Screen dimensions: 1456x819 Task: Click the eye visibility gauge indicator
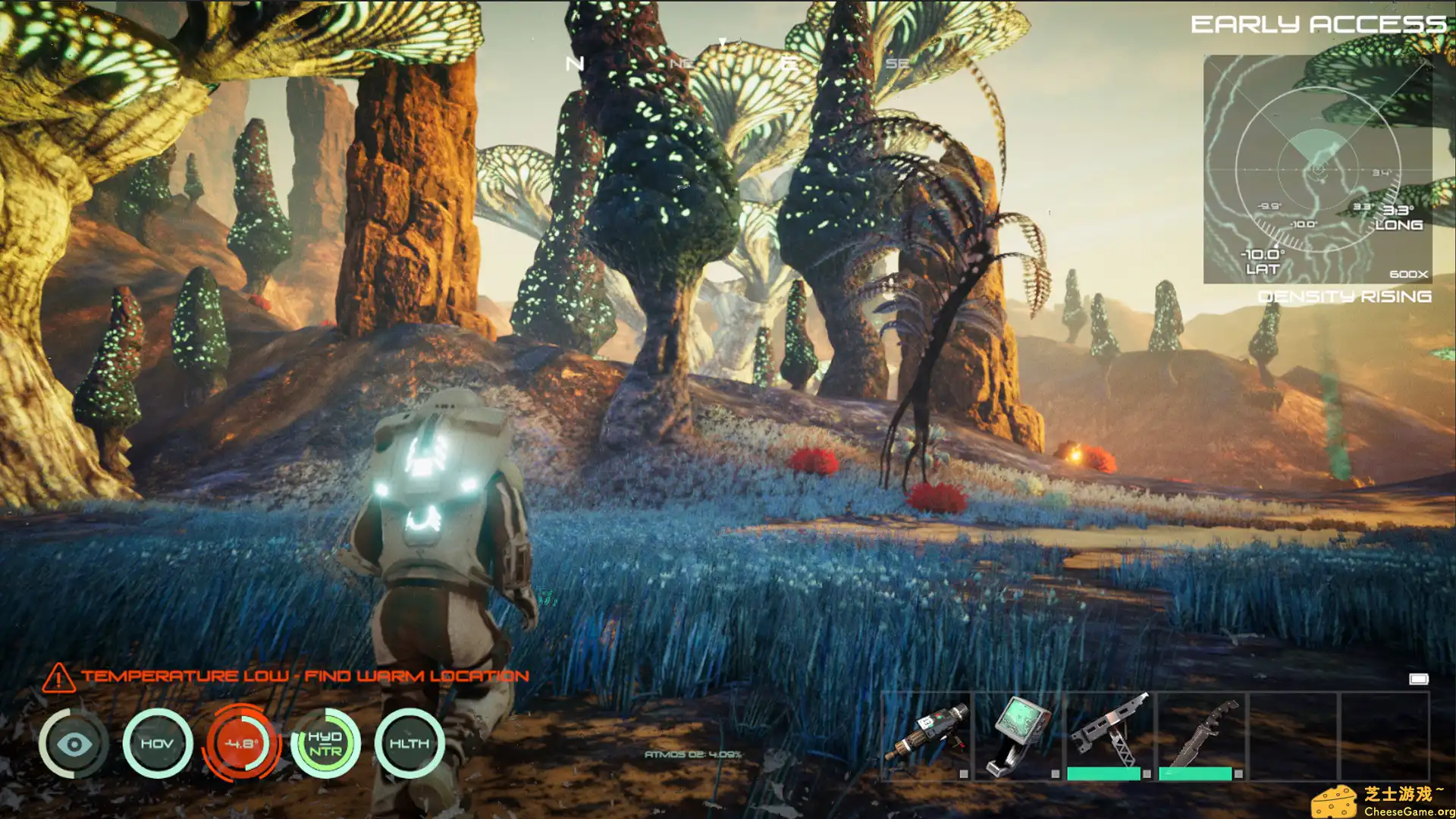(74, 743)
